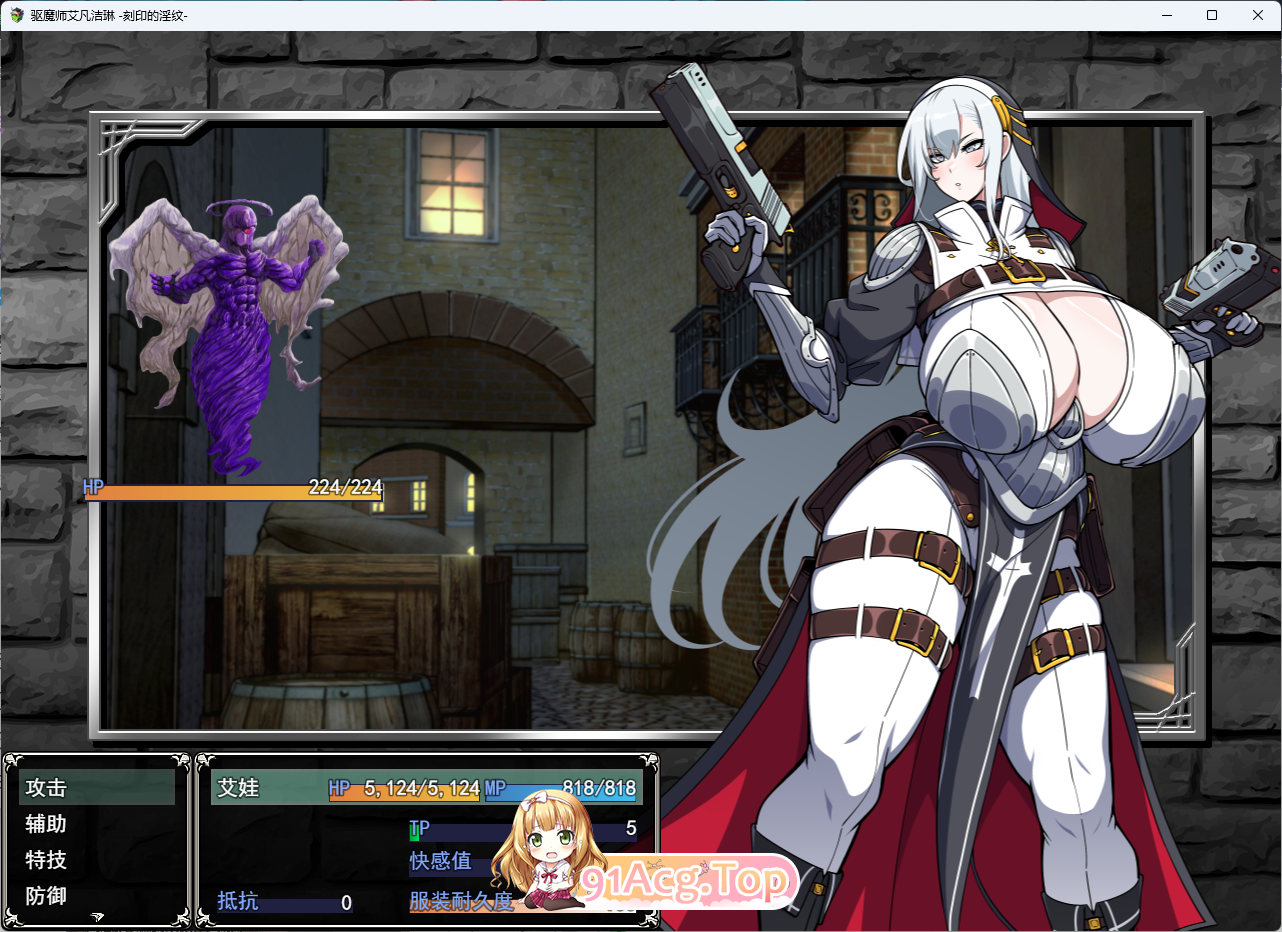Select the 攻击 (Attack) command
1282x932 pixels.
coord(44,788)
